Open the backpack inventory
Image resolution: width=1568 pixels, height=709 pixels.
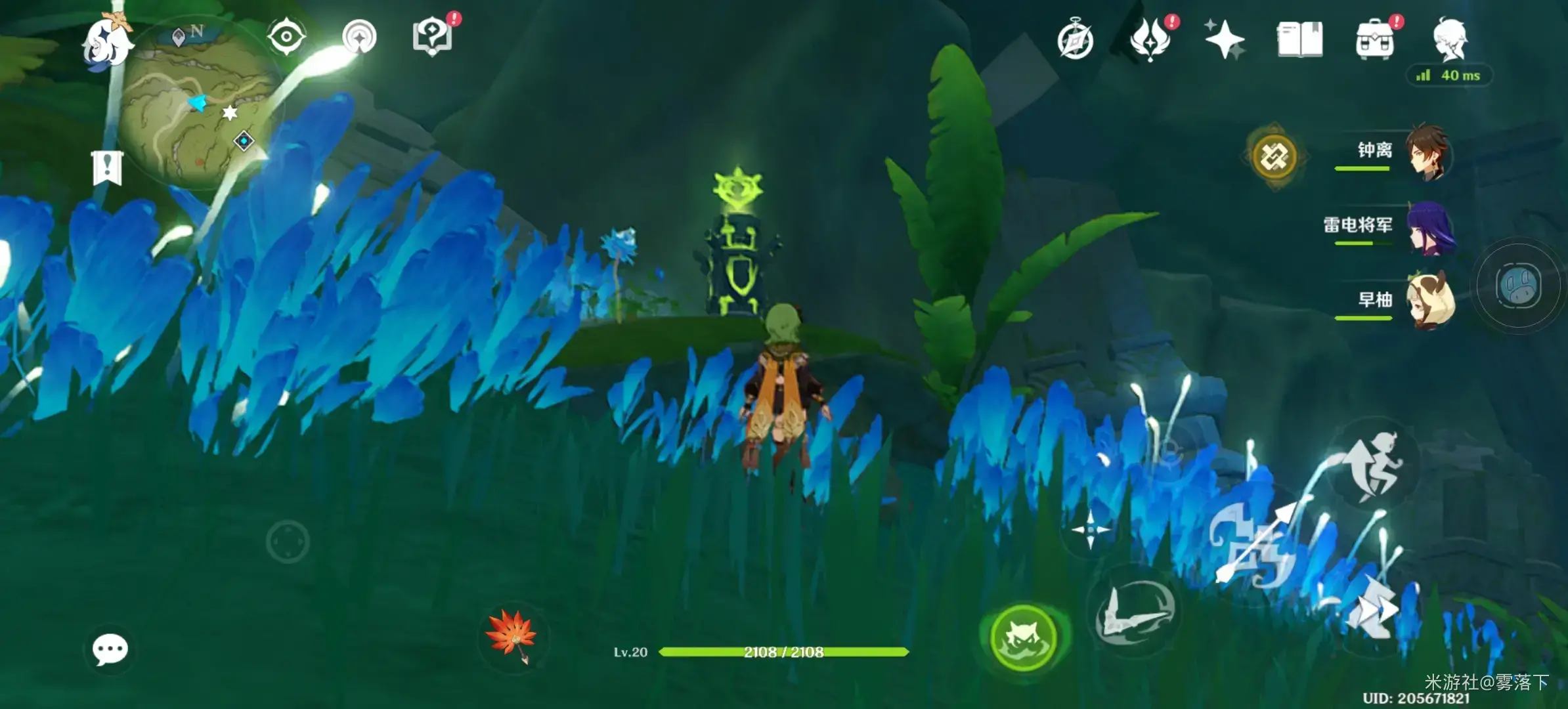pyautogui.click(x=1375, y=39)
